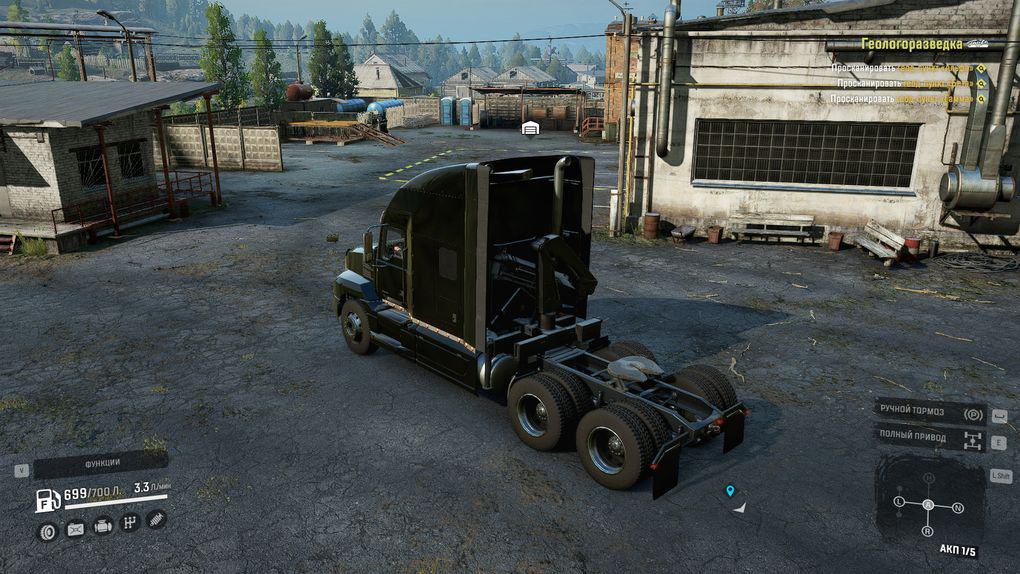Viewport: 1020px width, 574px height.
Task: Choose neutral N on the gear selector
Action: point(958,508)
